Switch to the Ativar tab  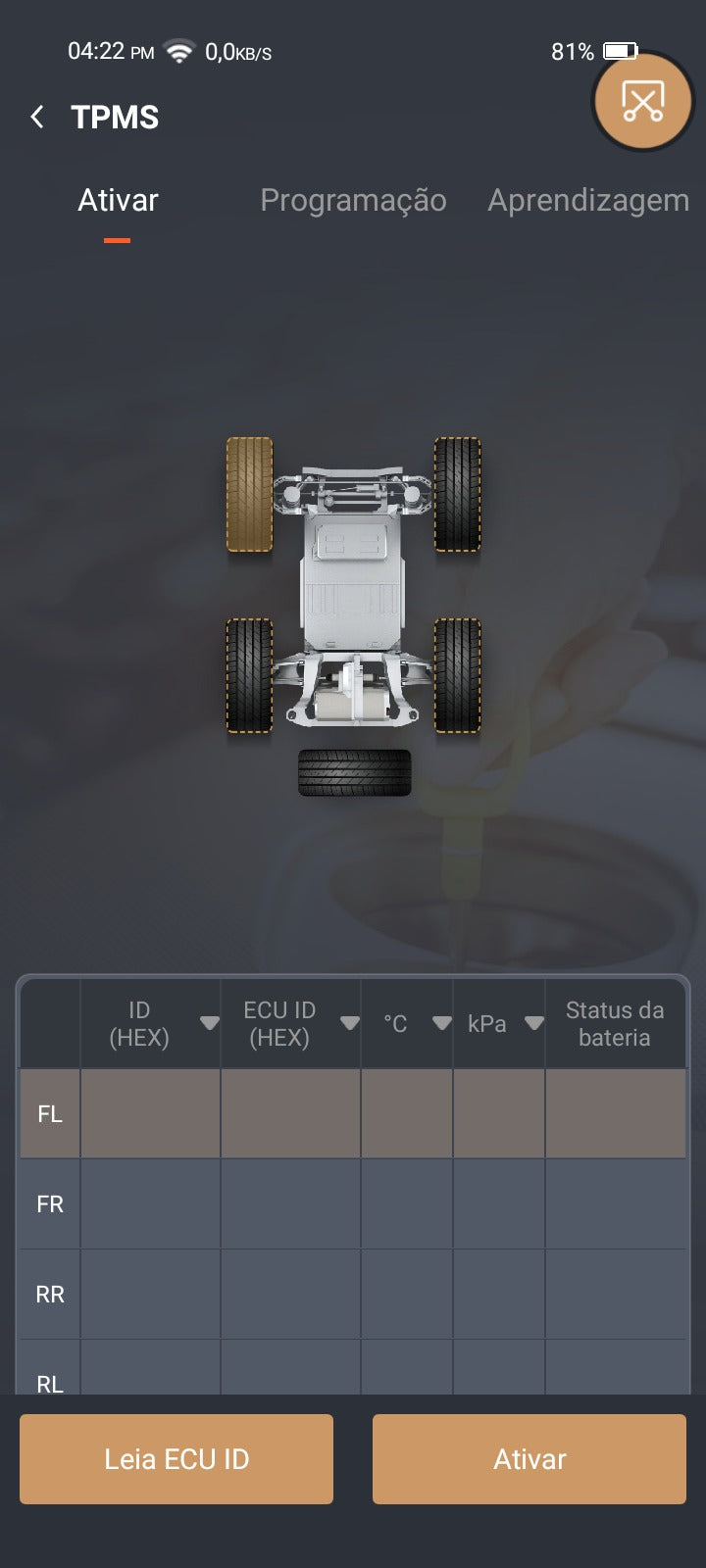pos(118,201)
